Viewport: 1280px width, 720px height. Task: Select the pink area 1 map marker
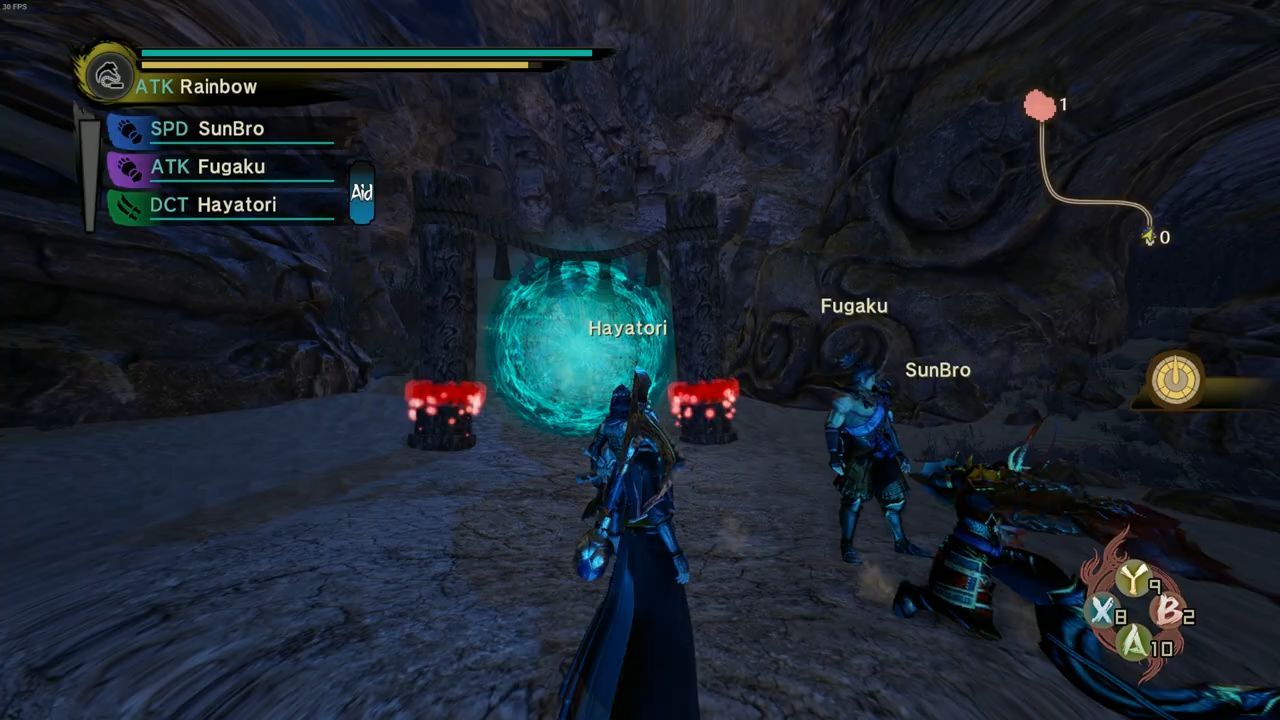pyautogui.click(x=1040, y=105)
